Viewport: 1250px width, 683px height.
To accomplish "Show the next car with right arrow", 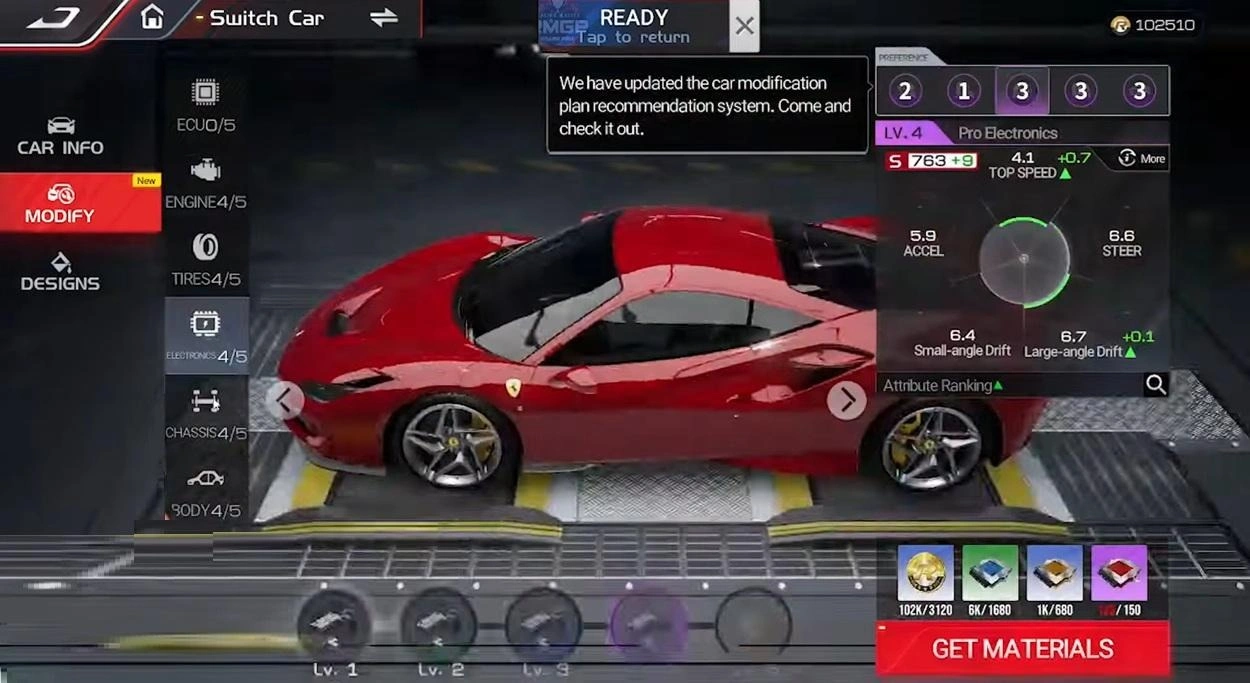I will [846, 400].
